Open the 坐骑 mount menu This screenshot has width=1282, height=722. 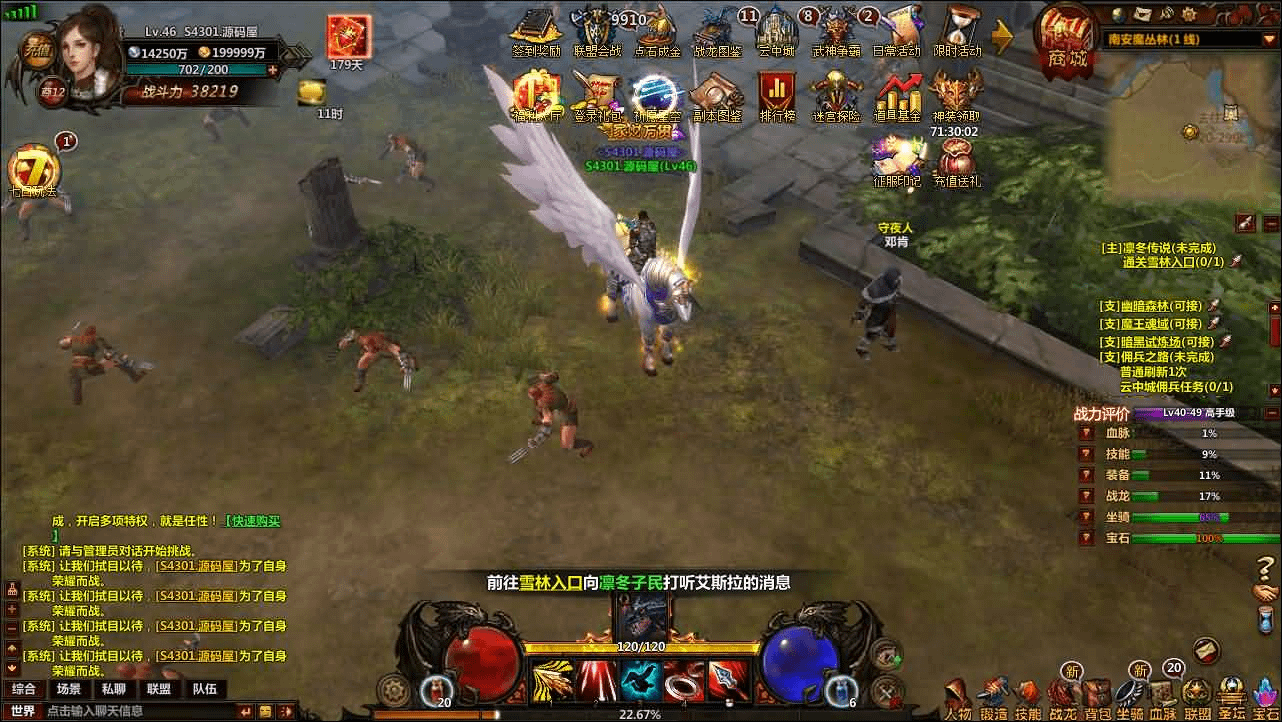click(1130, 698)
